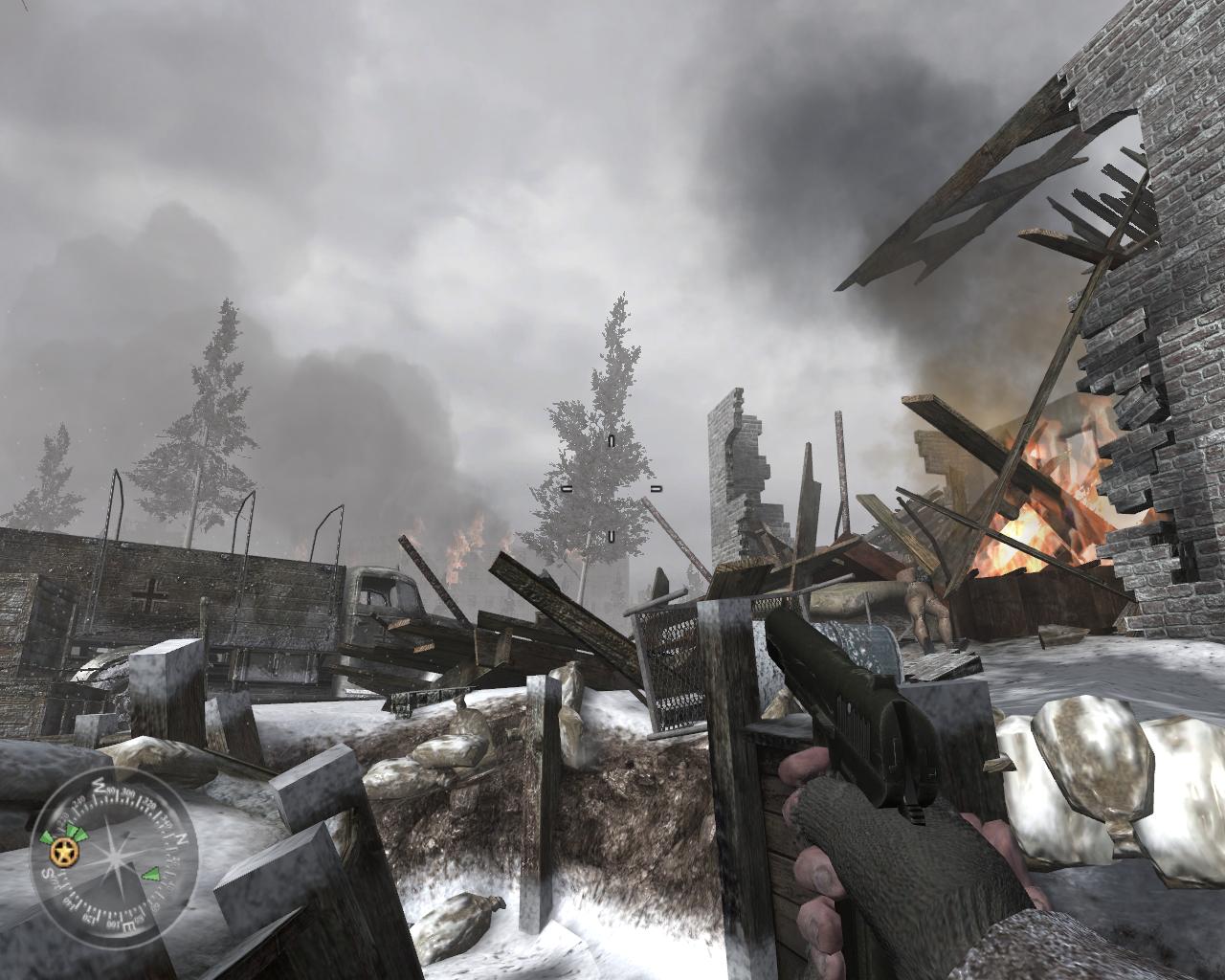
Task: Click the letter W atop the compass
Action: point(100,786)
